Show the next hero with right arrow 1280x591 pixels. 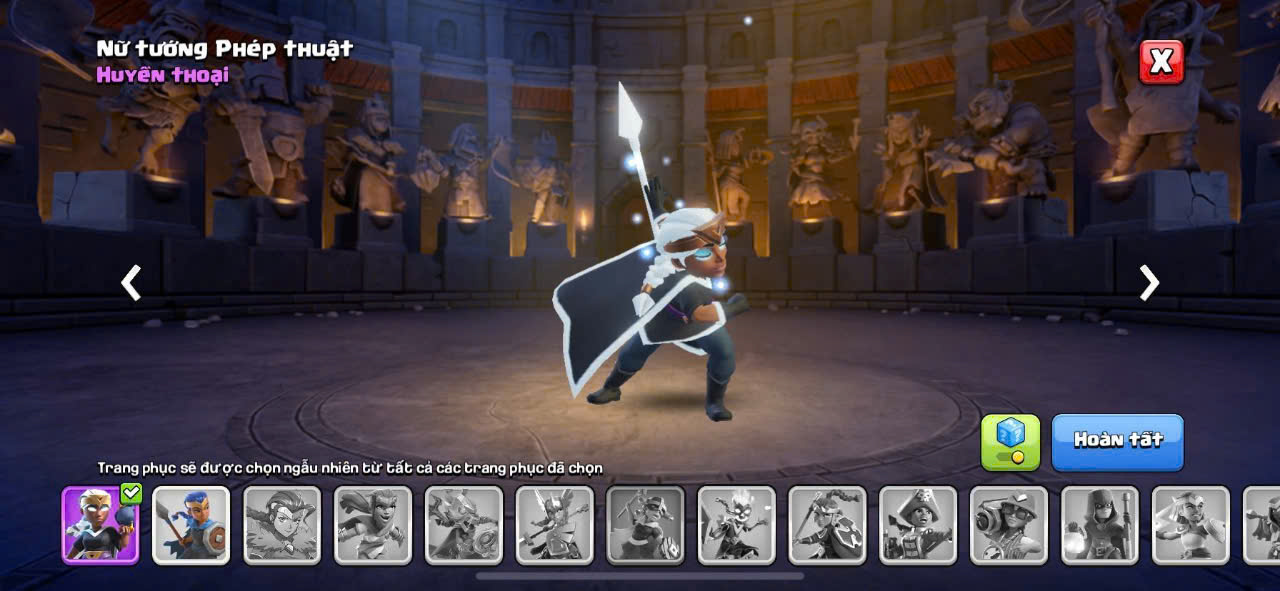(x=1149, y=283)
